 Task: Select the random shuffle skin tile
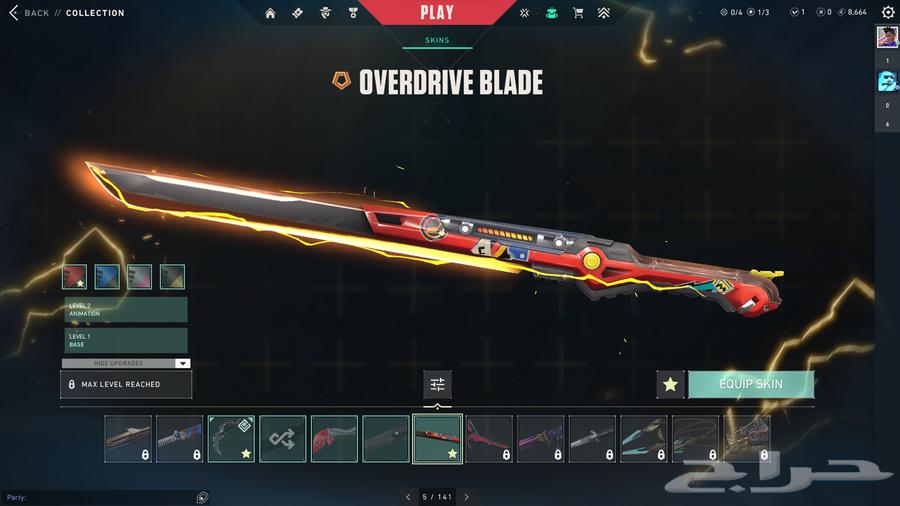point(283,439)
